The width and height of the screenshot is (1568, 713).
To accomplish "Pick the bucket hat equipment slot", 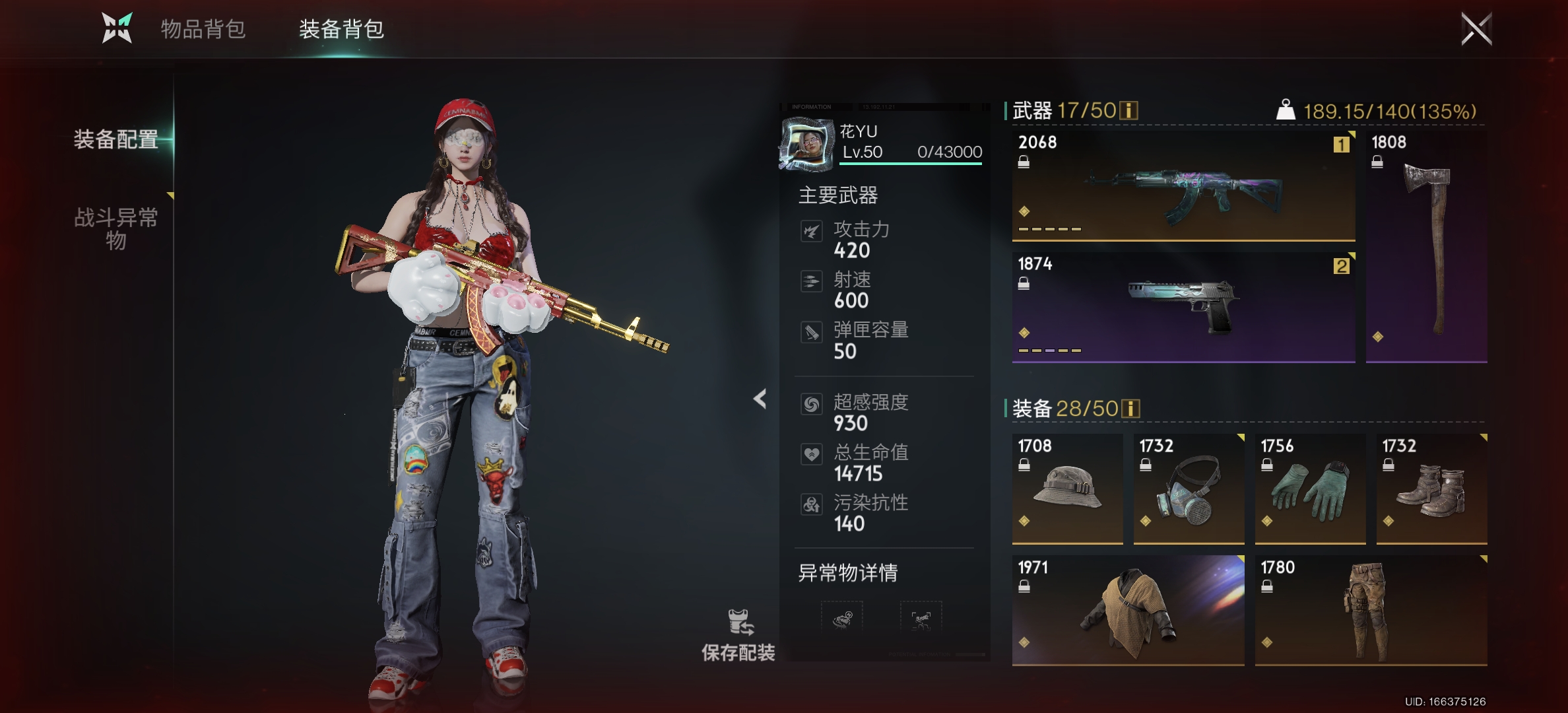I will tap(1067, 489).
